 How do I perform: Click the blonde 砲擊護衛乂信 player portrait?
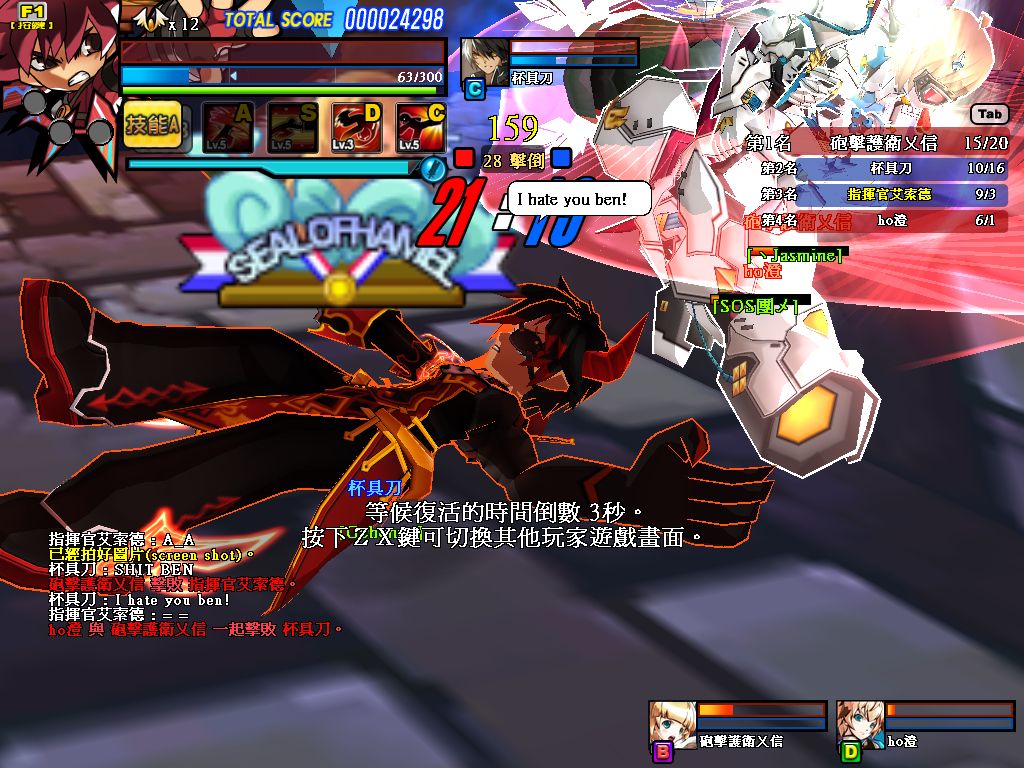(x=671, y=723)
